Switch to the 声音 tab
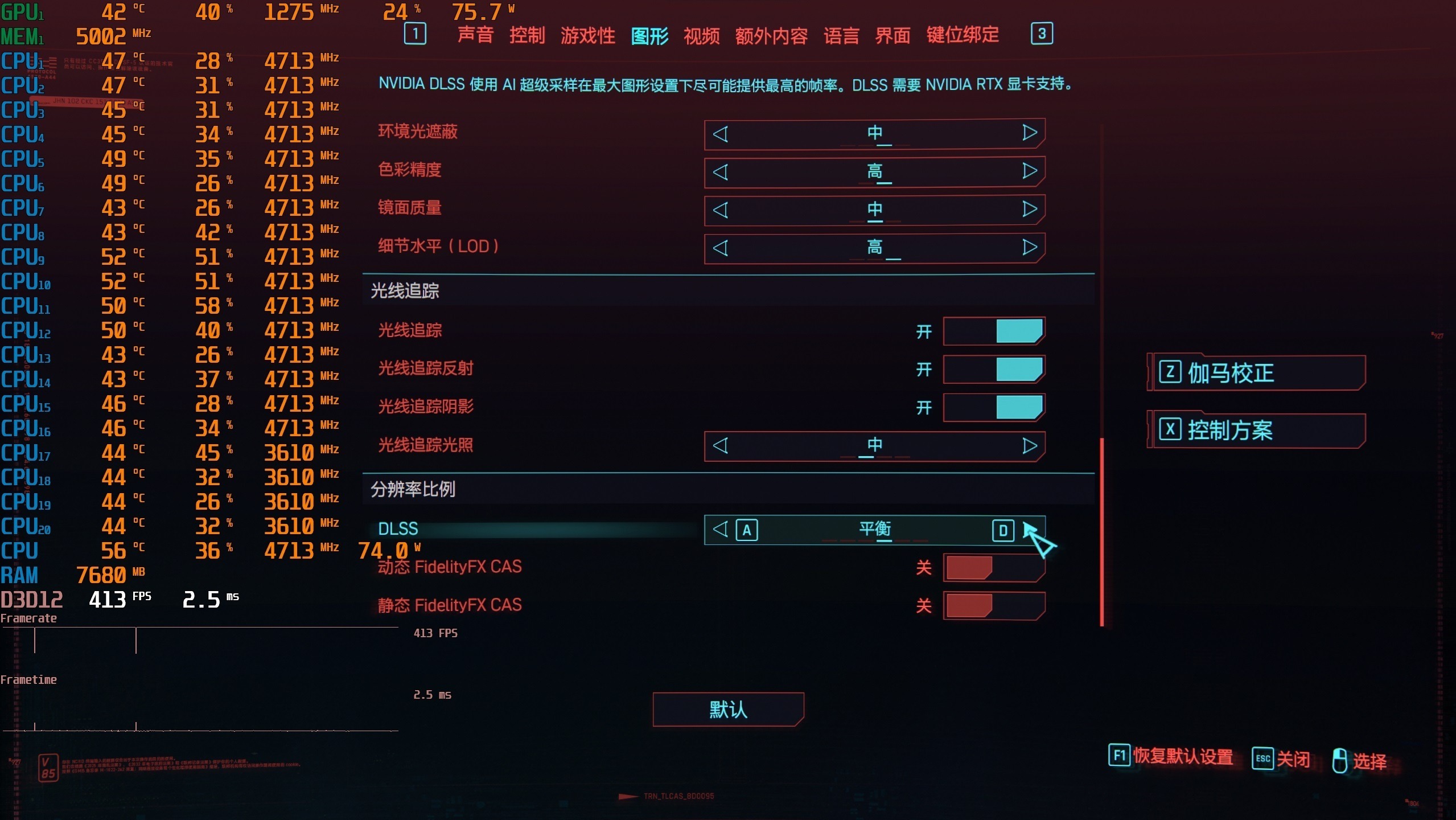 coord(475,35)
